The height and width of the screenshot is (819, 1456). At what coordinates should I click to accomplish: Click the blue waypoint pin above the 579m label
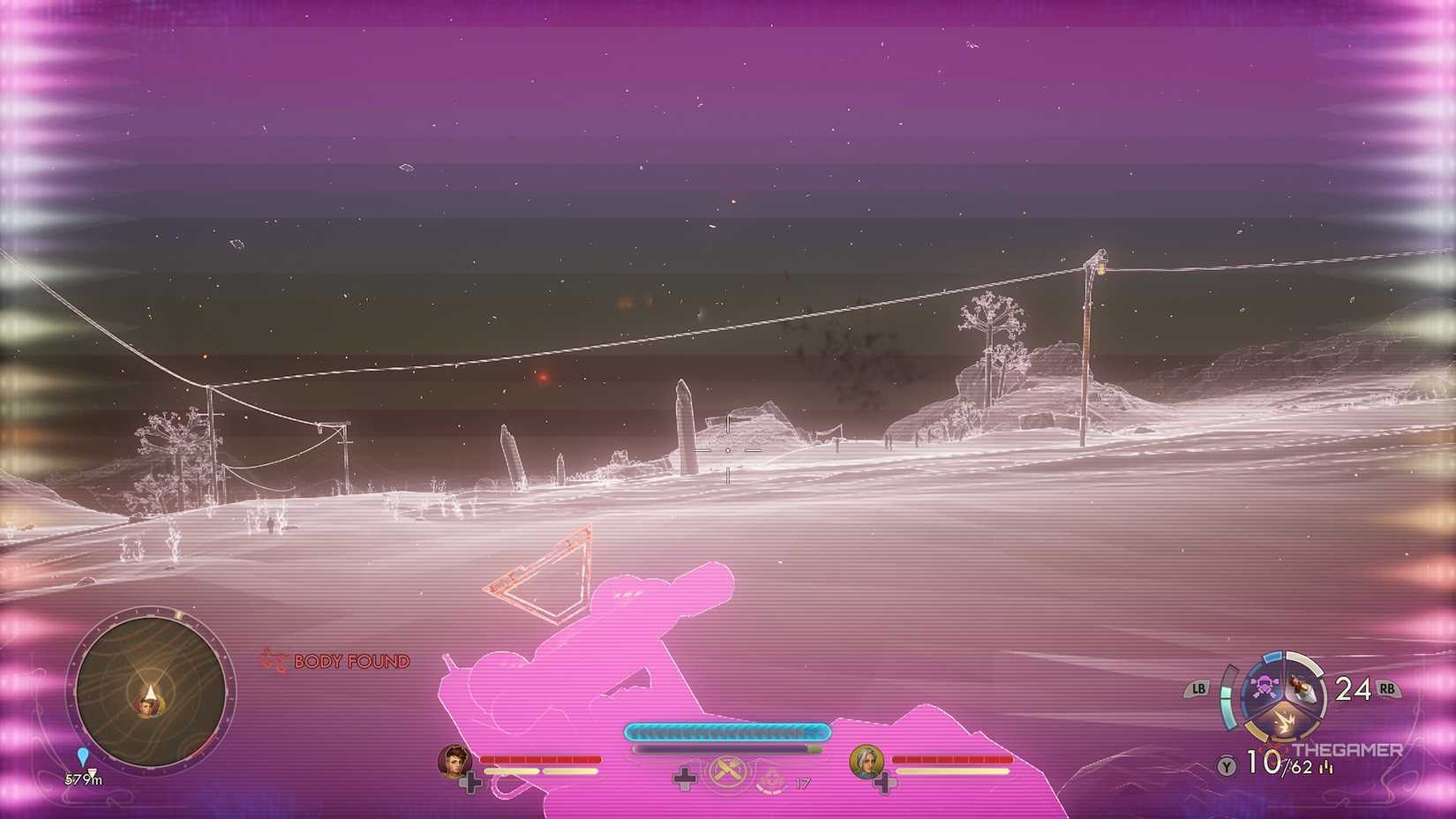point(81,756)
